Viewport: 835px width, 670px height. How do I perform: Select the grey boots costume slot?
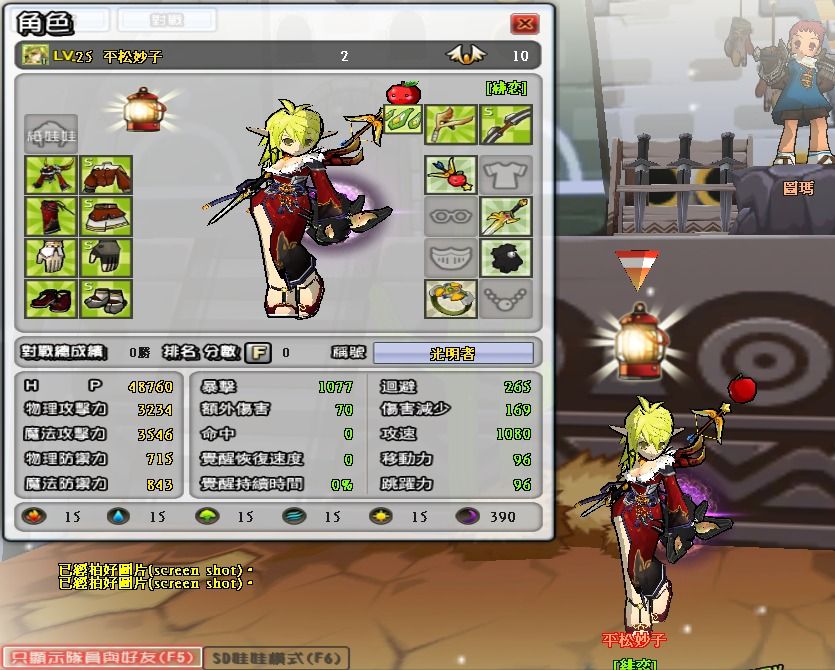(106, 298)
